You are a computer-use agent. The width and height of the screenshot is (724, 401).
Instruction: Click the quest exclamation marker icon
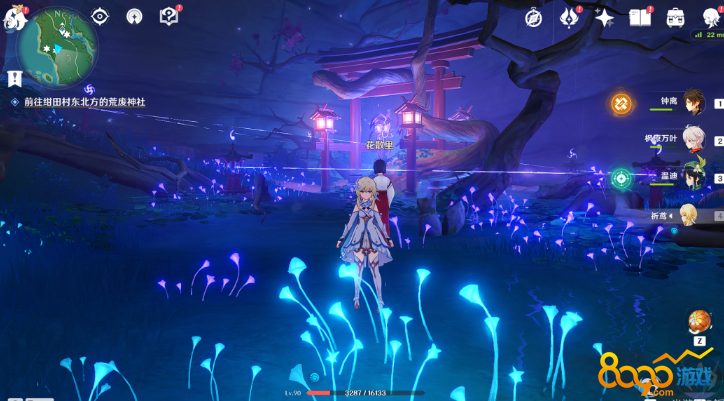14,78
